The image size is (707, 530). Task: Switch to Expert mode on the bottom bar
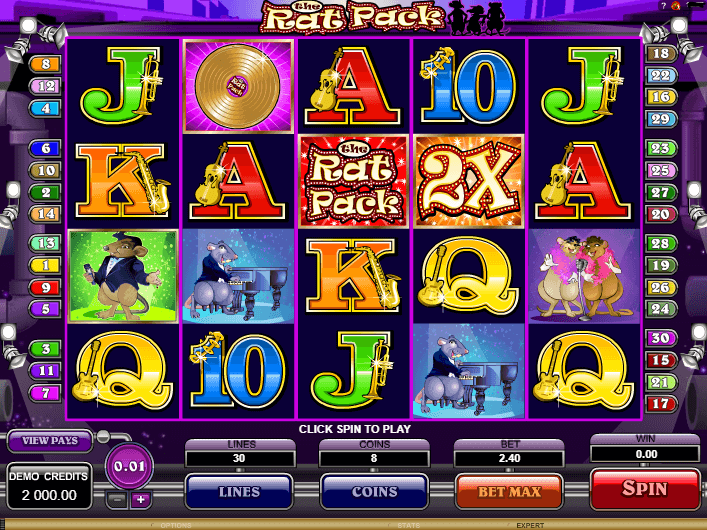point(532,524)
